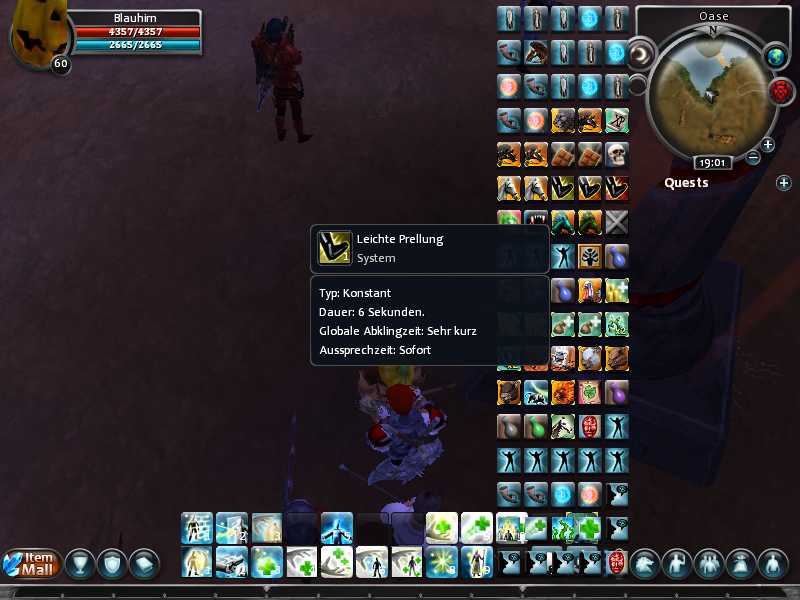Click the crescent moon button beside minimap

[x=639, y=52]
